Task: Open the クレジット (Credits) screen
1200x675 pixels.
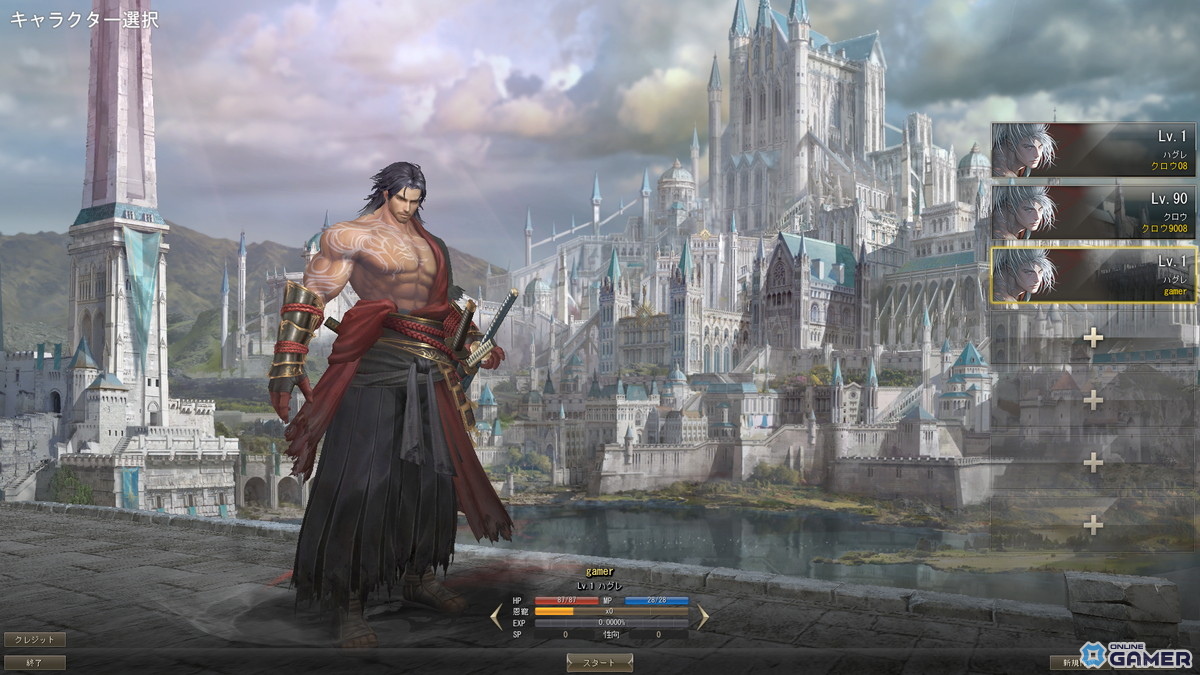Action: click(35, 639)
